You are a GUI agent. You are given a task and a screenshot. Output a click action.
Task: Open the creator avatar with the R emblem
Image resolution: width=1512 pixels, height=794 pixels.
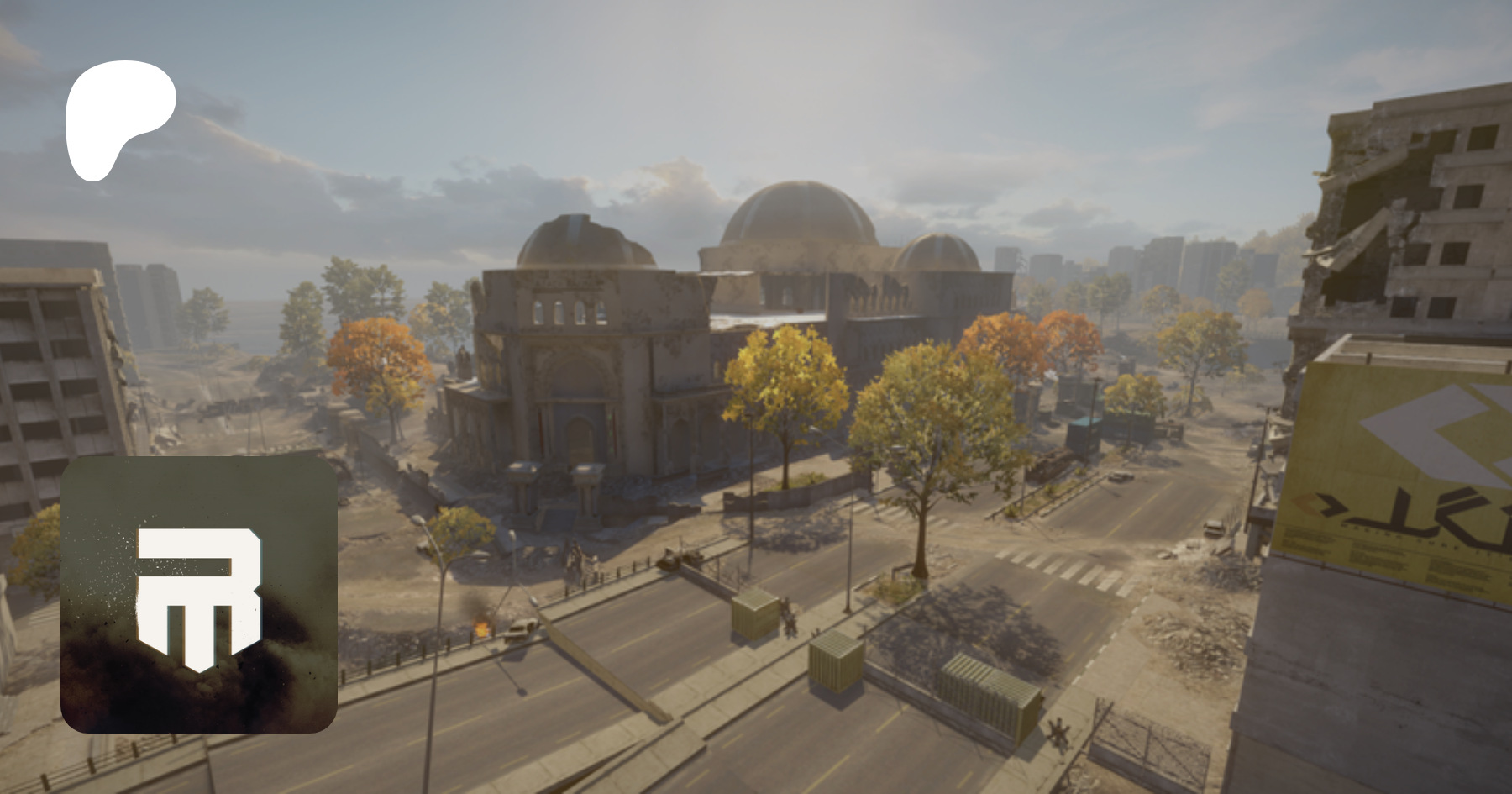(x=199, y=594)
